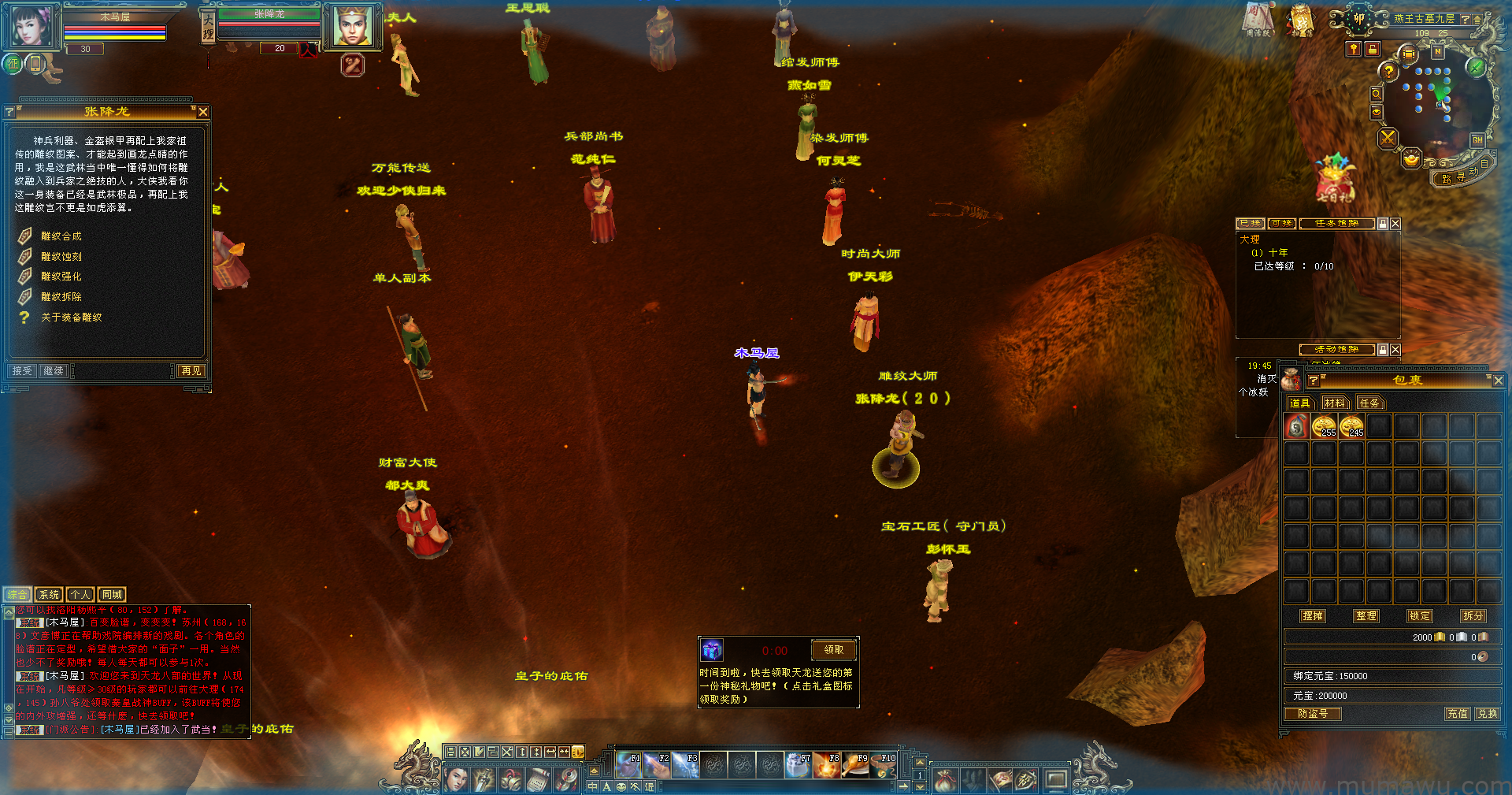Viewport: 1512px width, 795px height.
Task: Activate the F8 fire skill slot
Action: [x=827, y=765]
